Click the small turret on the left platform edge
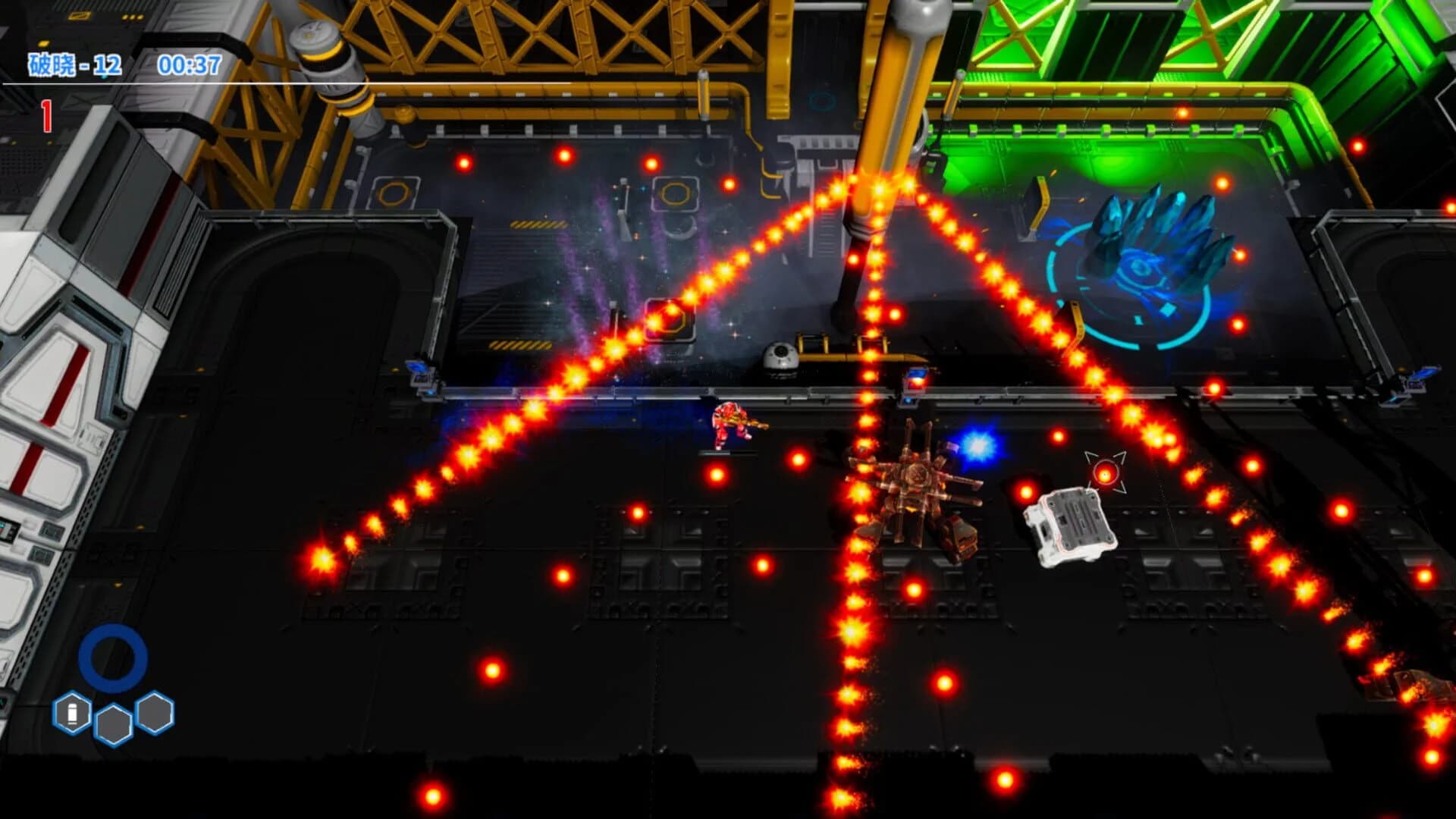Viewport: 1456px width, 819px height. click(x=421, y=375)
